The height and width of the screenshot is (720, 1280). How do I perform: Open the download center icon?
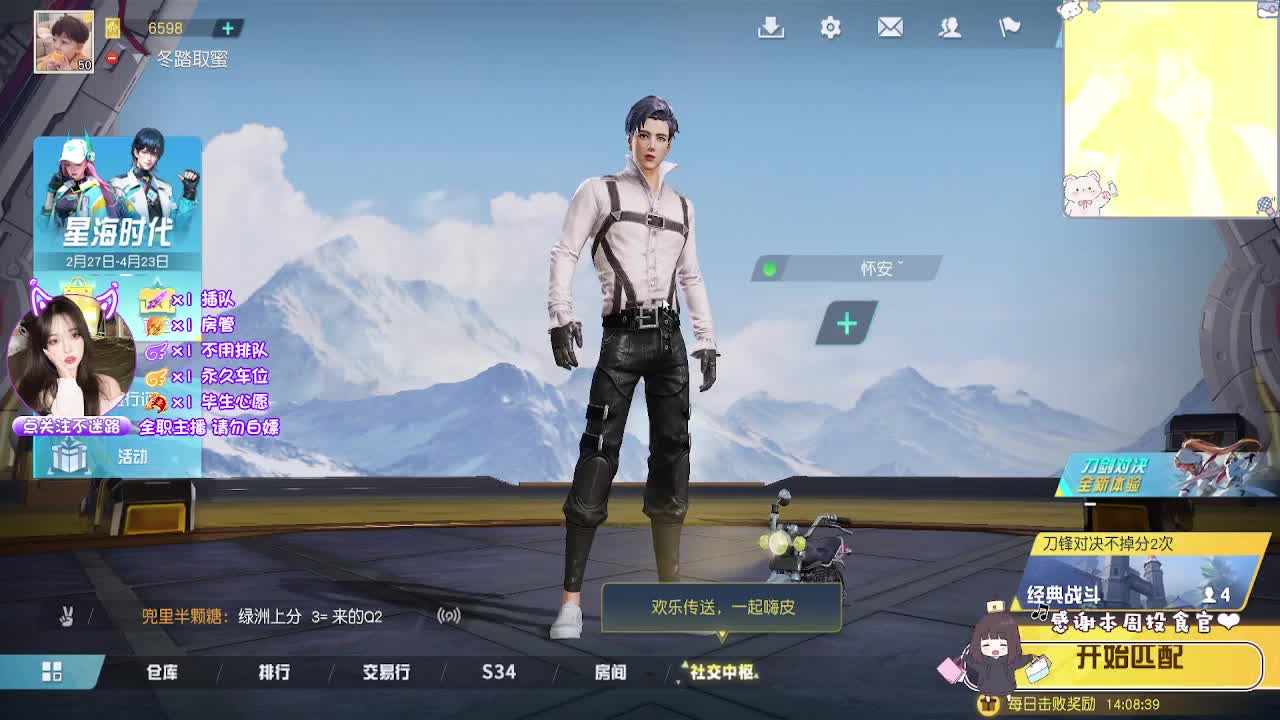click(770, 29)
